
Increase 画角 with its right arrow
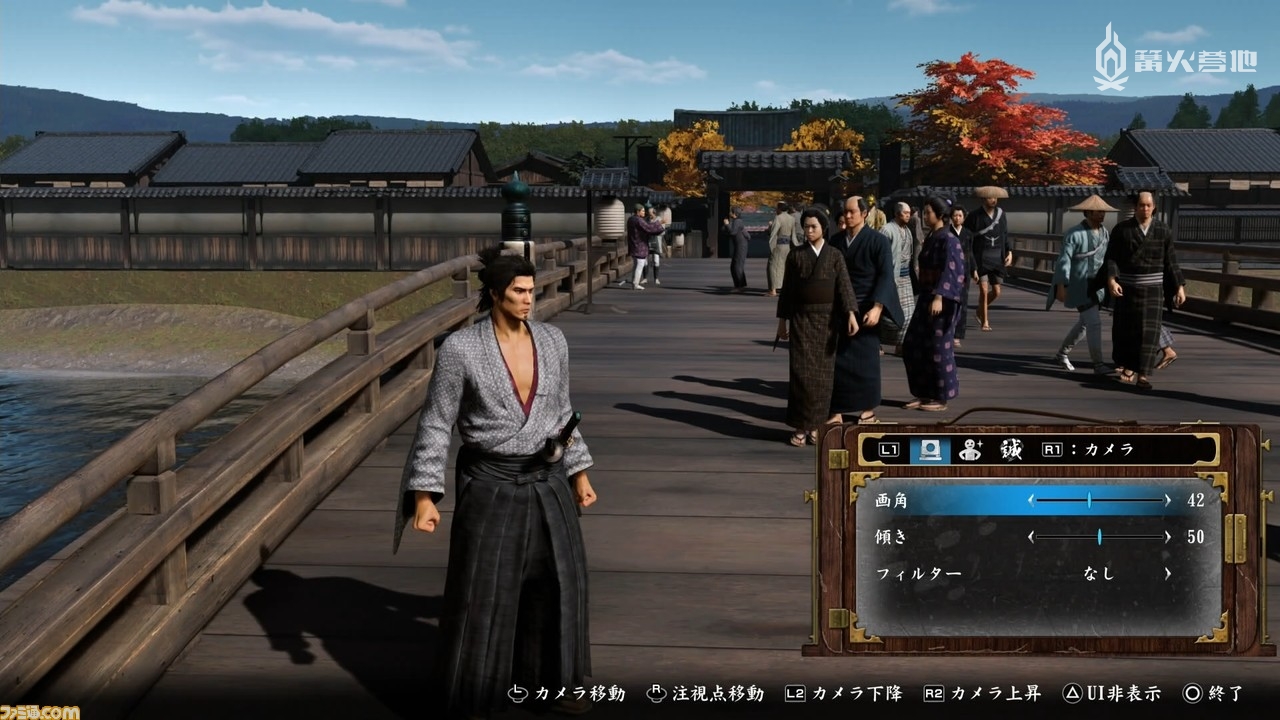(x=1166, y=500)
